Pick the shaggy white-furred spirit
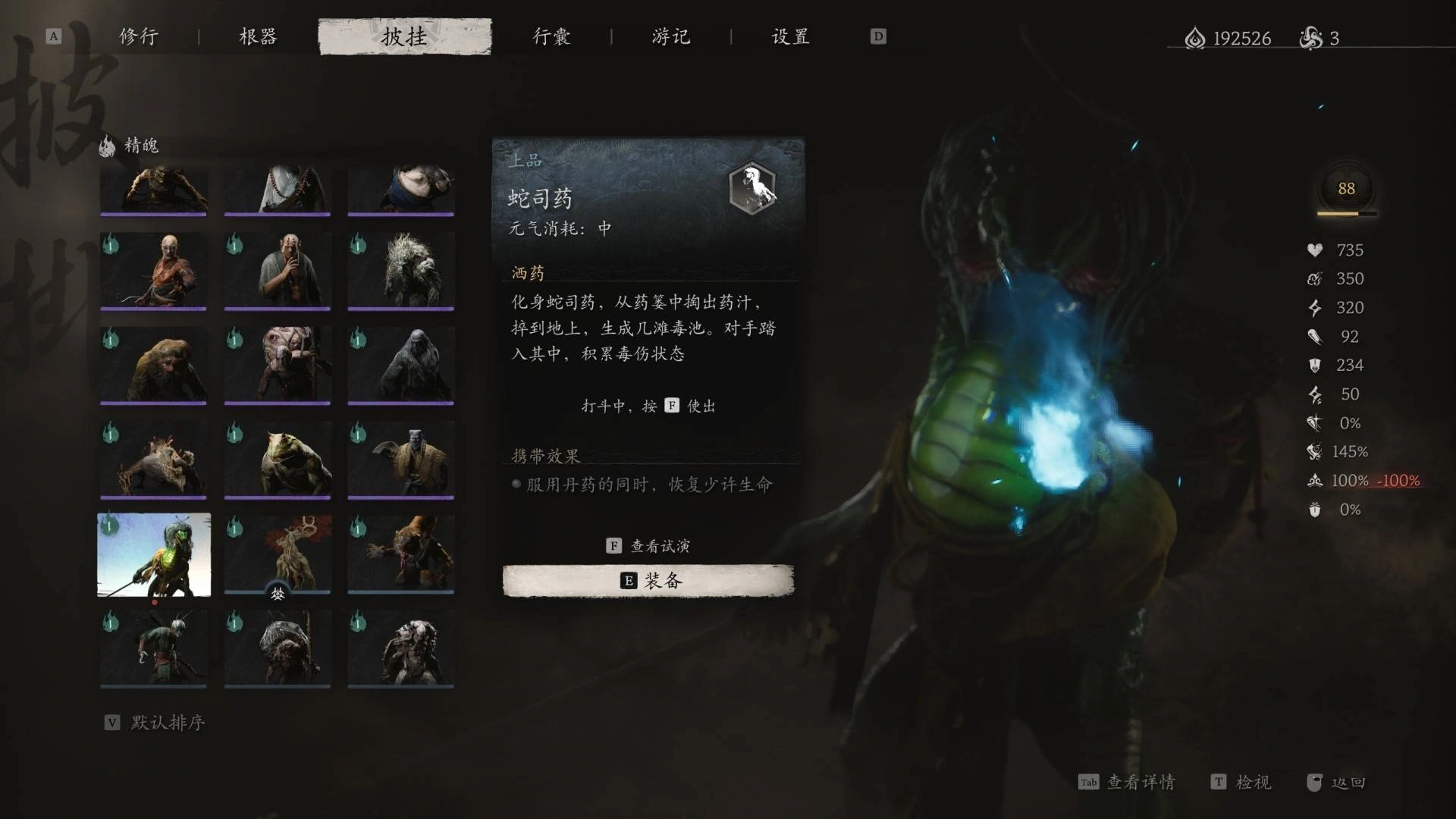This screenshot has width=1456, height=819. click(x=401, y=271)
